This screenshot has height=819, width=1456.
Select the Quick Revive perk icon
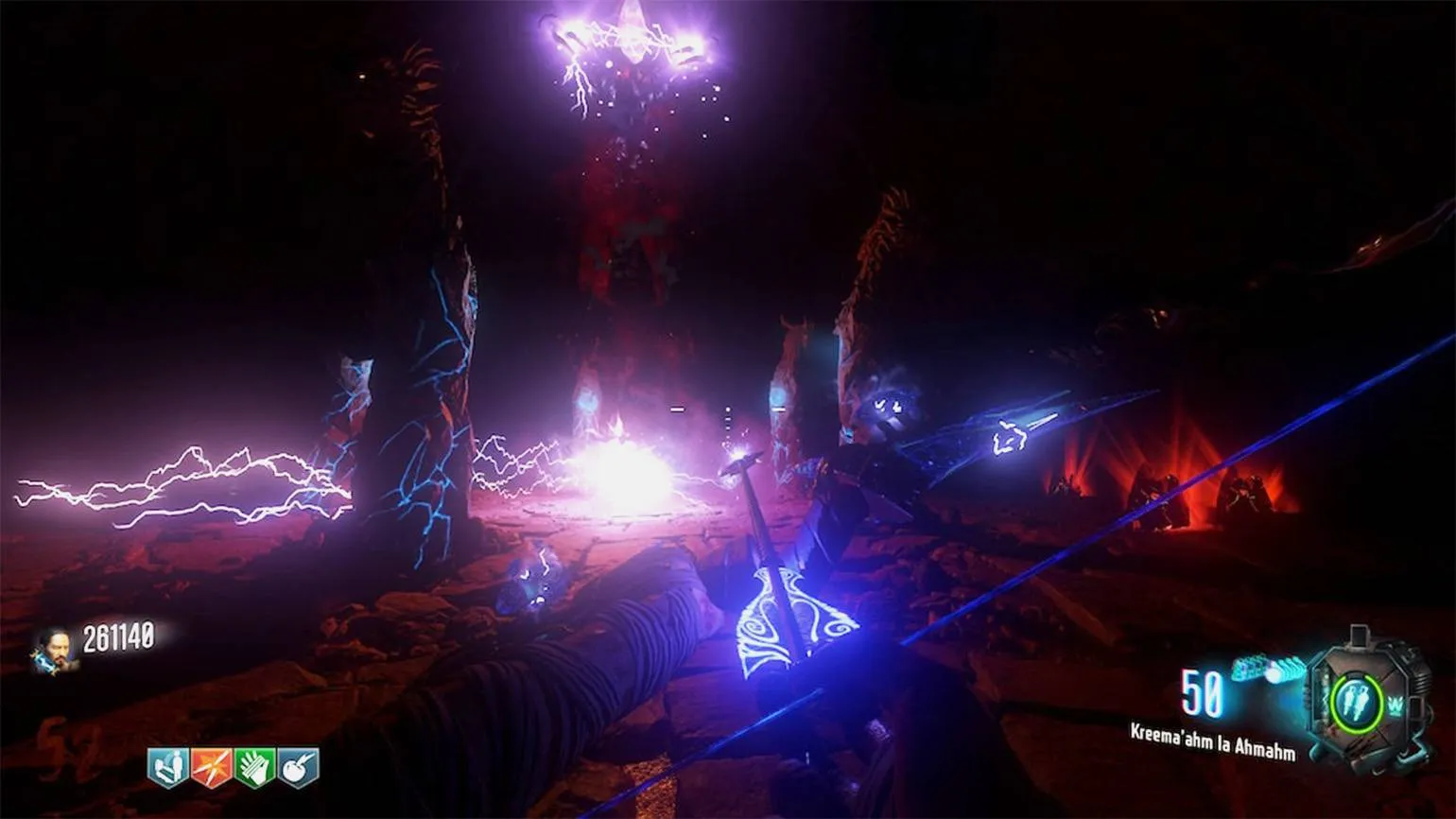tap(167, 767)
